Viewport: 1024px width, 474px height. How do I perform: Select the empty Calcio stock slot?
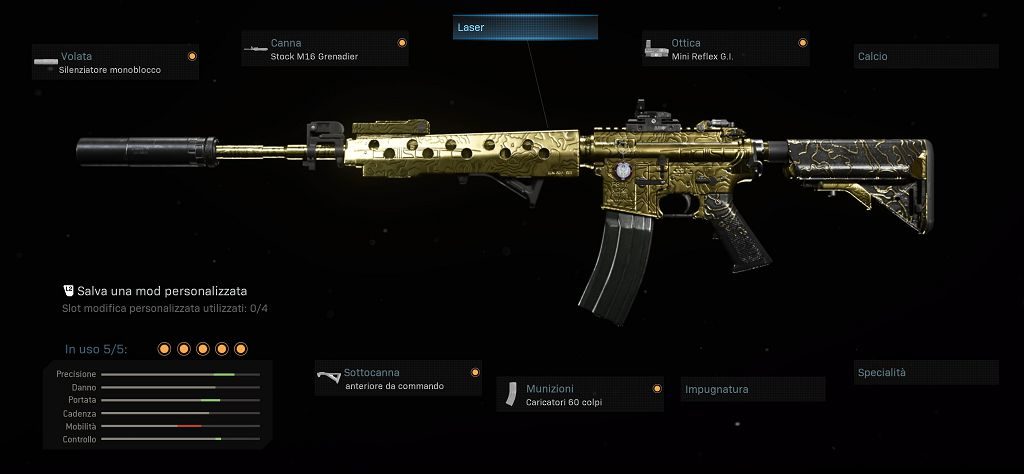pos(926,57)
